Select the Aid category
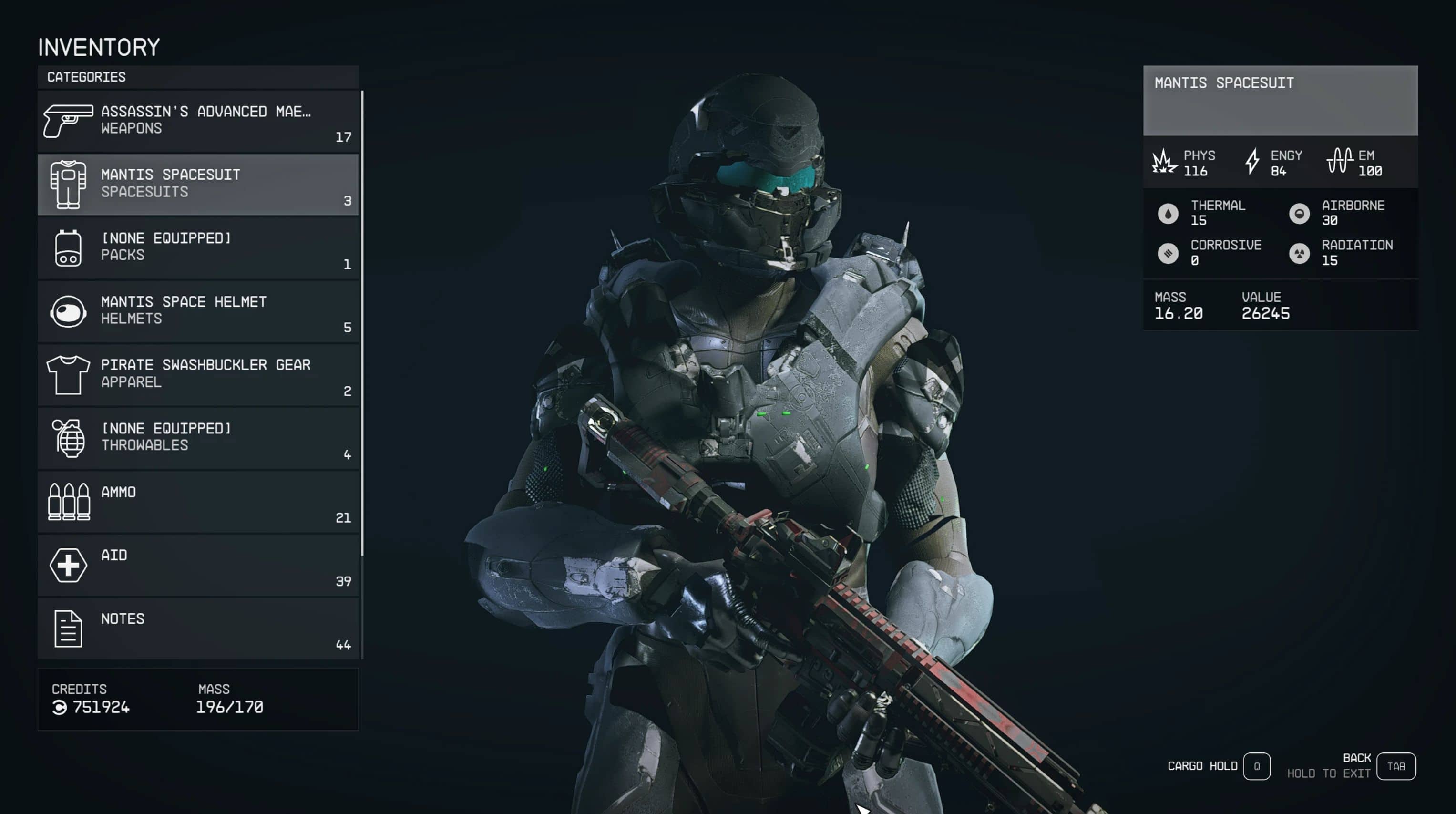Image resolution: width=1456 pixels, height=814 pixels. click(x=198, y=565)
